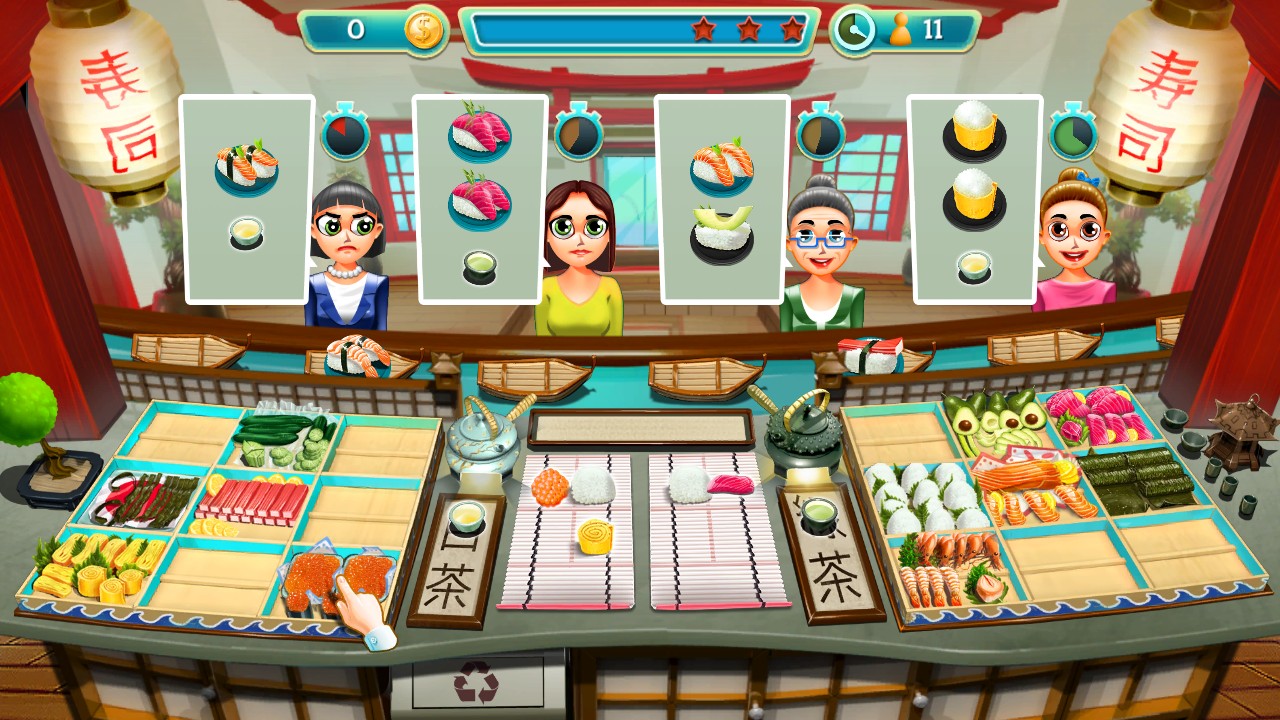This screenshot has width=1280, height=720.
Task: Select shrimp from the ingredient tray
Action: point(950,560)
